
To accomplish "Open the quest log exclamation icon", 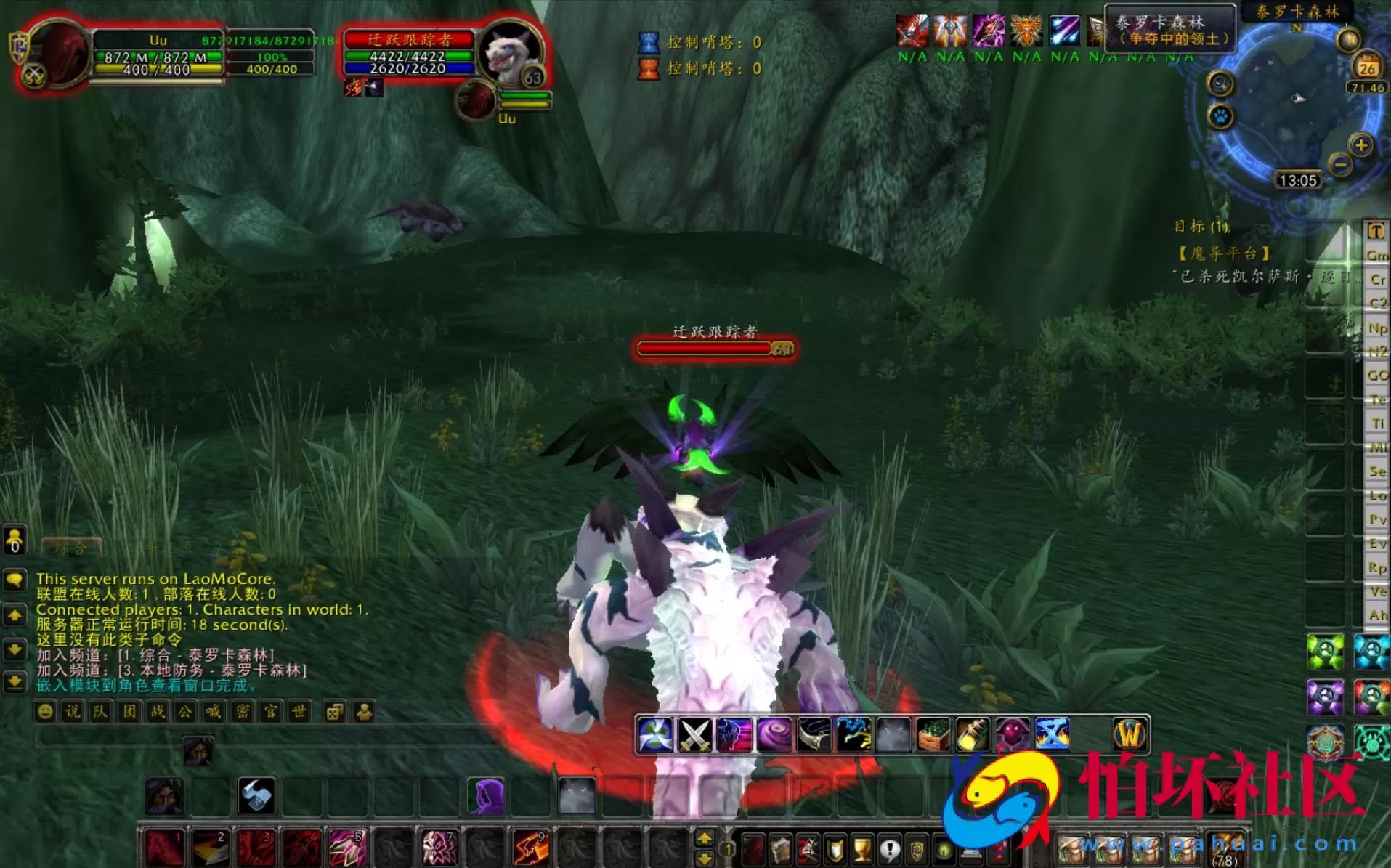I will coord(888,850).
